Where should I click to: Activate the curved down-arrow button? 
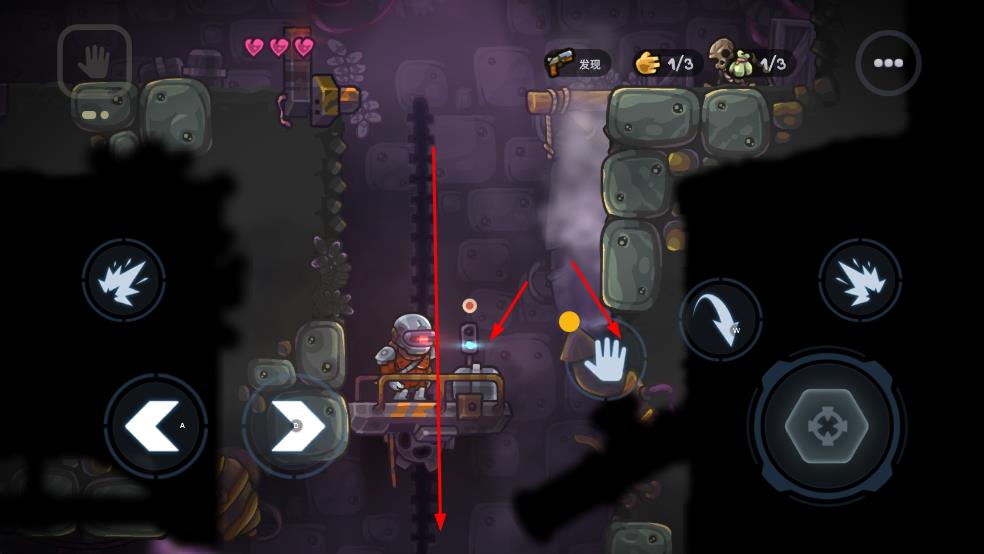tap(720, 320)
